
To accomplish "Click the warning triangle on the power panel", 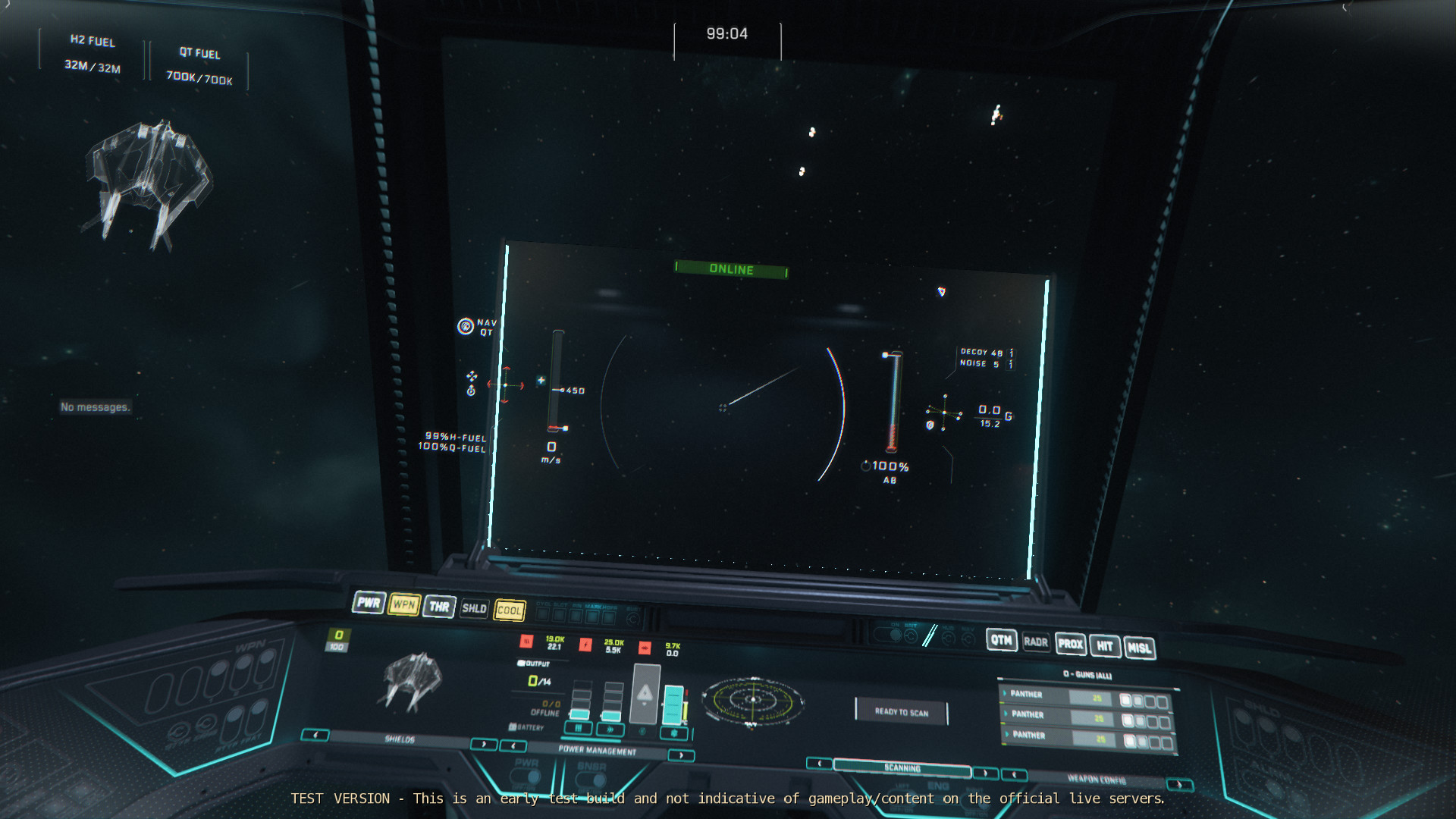I will (645, 693).
